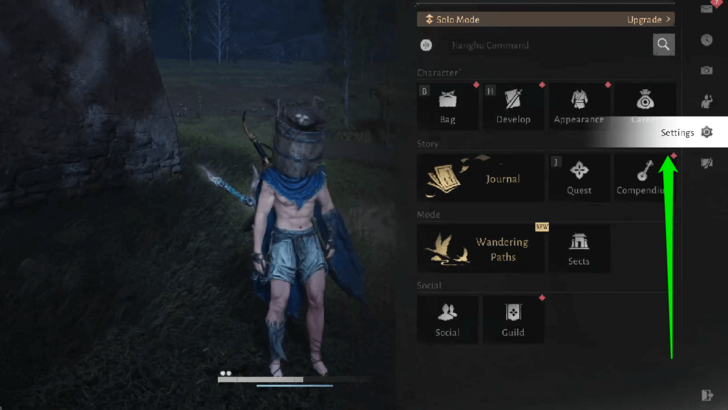The width and height of the screenshot is (728, 410).
Task: Select the Wandering Paths mode
Action: (x=481, y=248)
